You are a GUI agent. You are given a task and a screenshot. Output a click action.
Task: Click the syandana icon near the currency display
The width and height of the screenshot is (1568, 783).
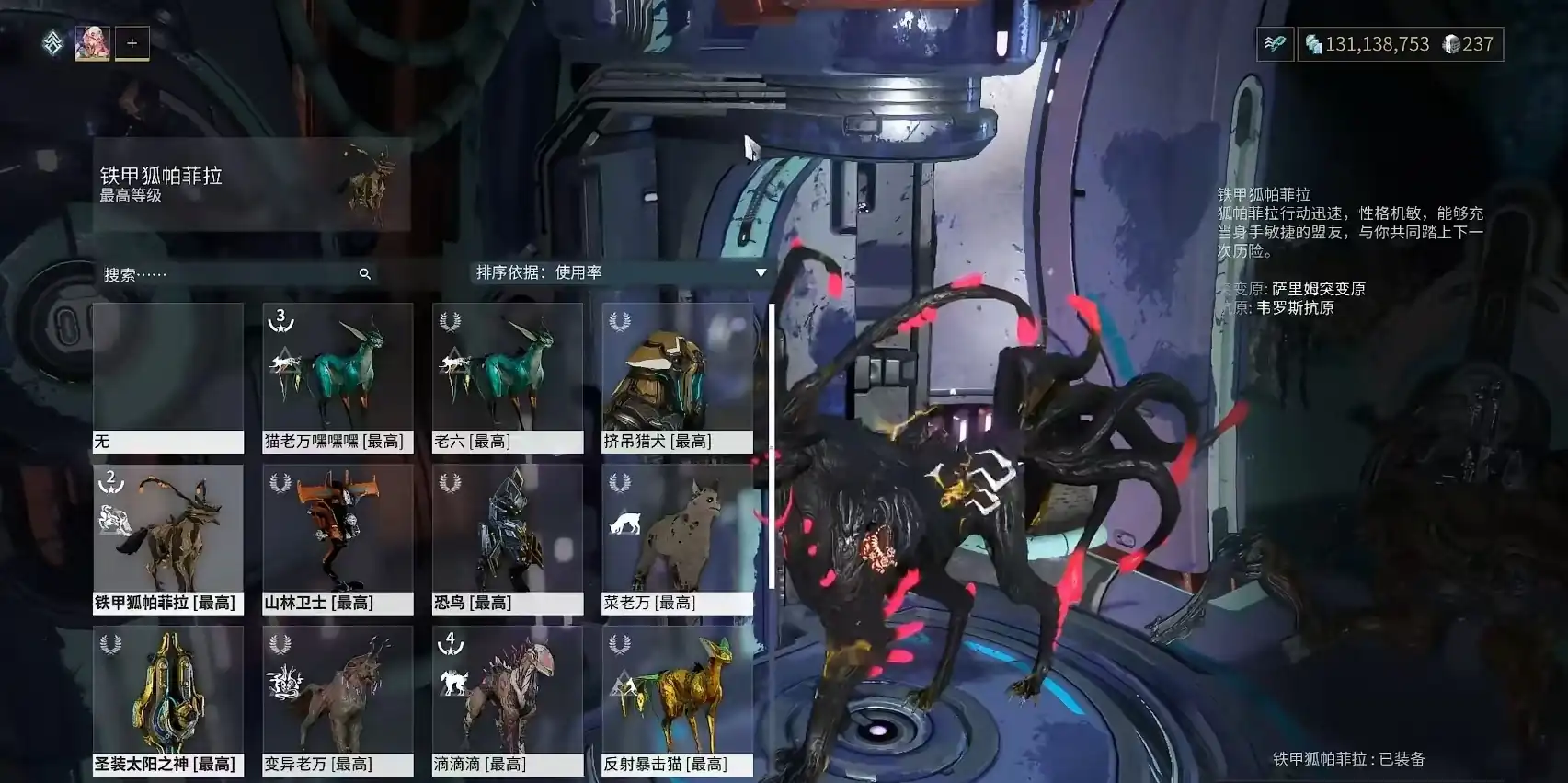click(x=1275, y=43)
